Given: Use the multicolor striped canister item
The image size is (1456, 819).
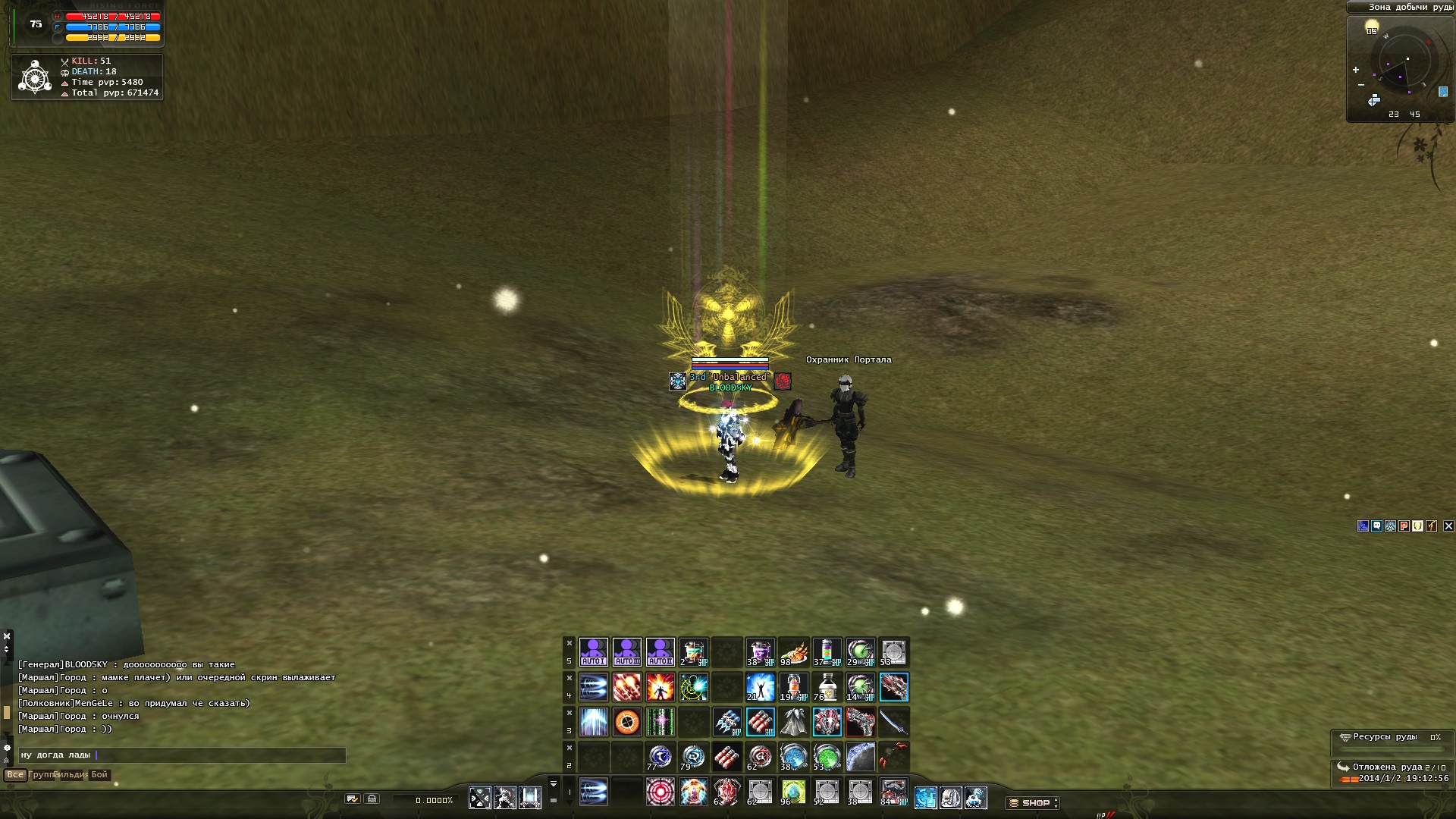Looking at the screenshot, I should [x=827, y=652].
